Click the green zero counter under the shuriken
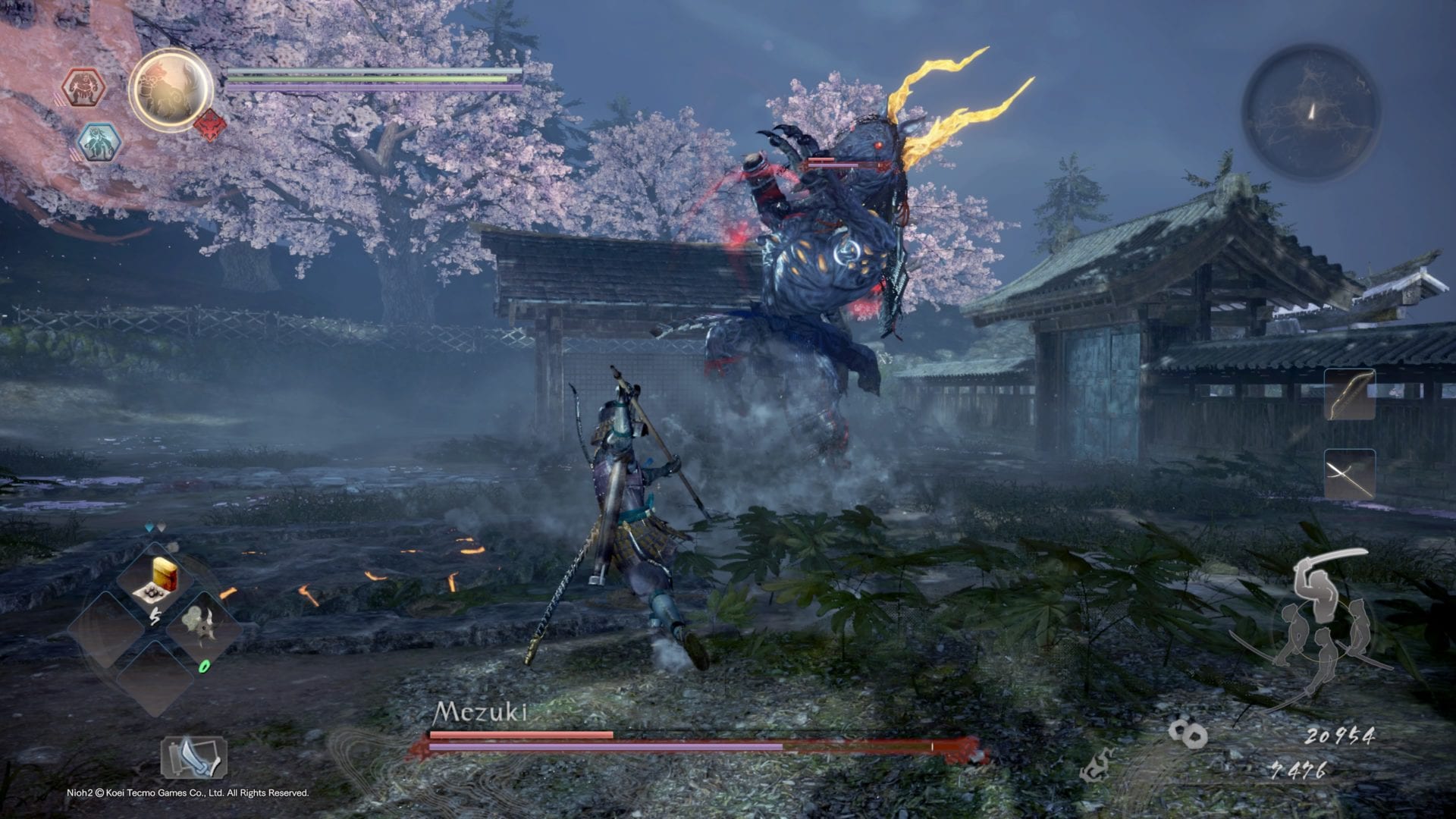This screenshot has width=1456, height=819. pyautogui.click(x=204, y=667)
